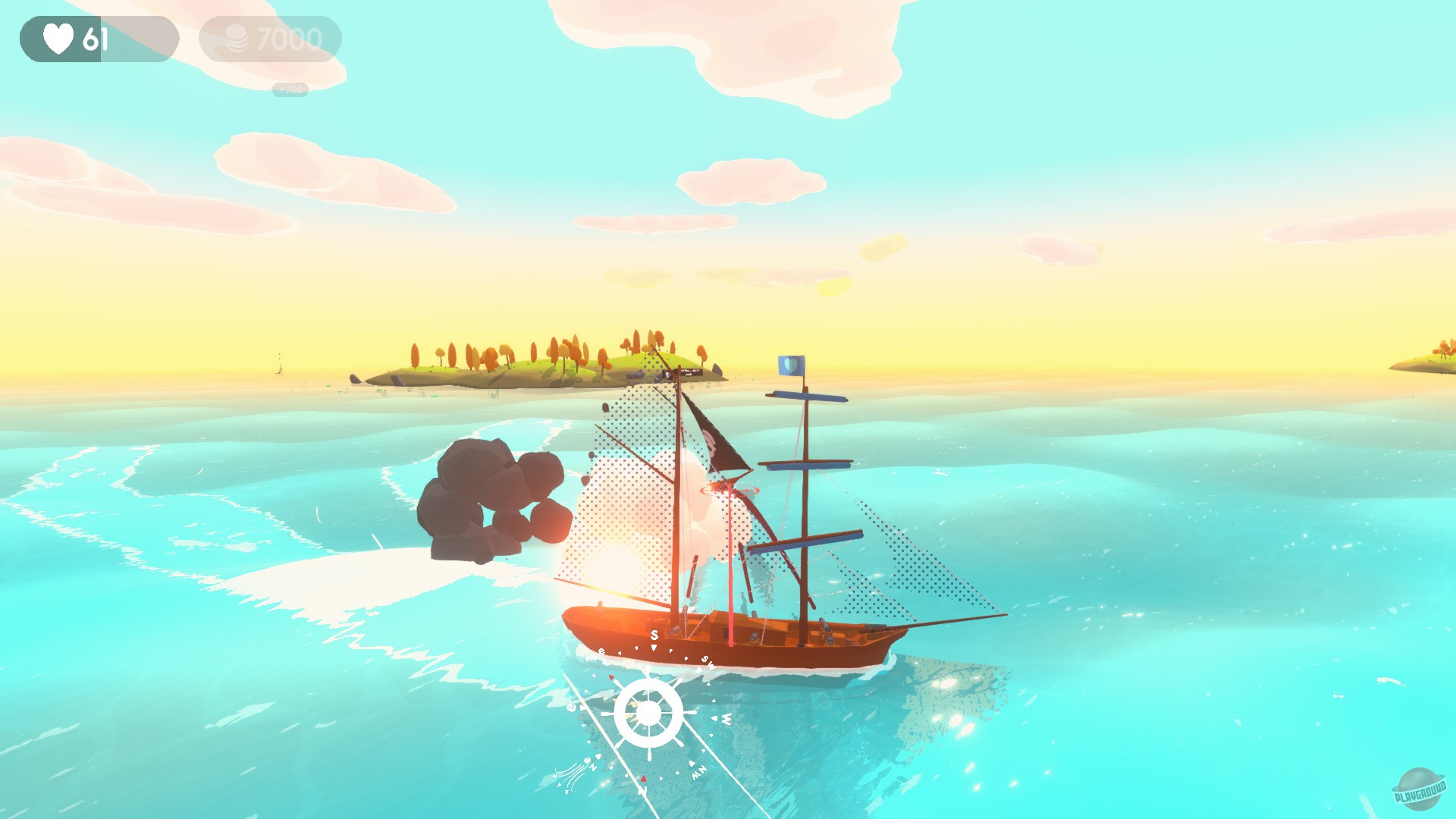Click the red arrow above the N marker
1456x819 pixels.
[x=643, y=779]
